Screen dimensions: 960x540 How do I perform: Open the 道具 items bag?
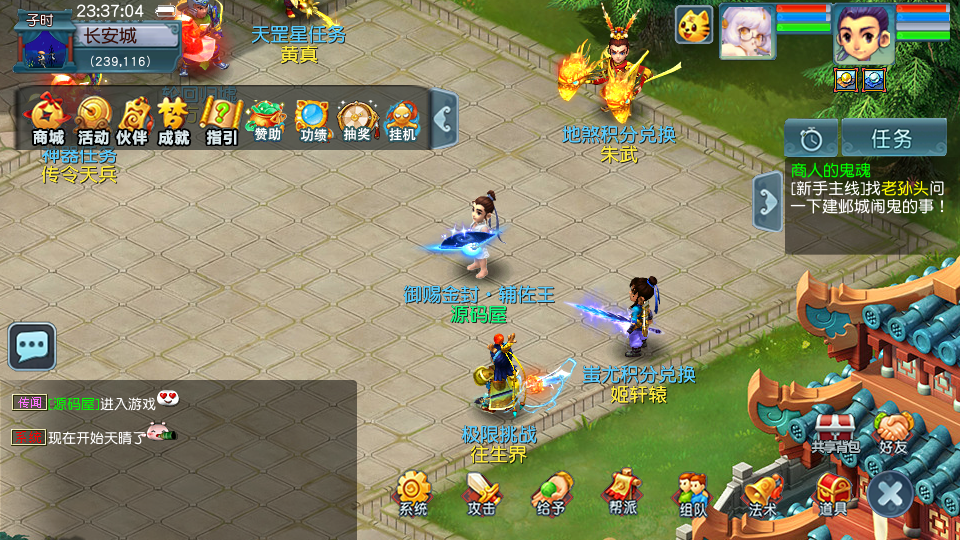(832, 493)
